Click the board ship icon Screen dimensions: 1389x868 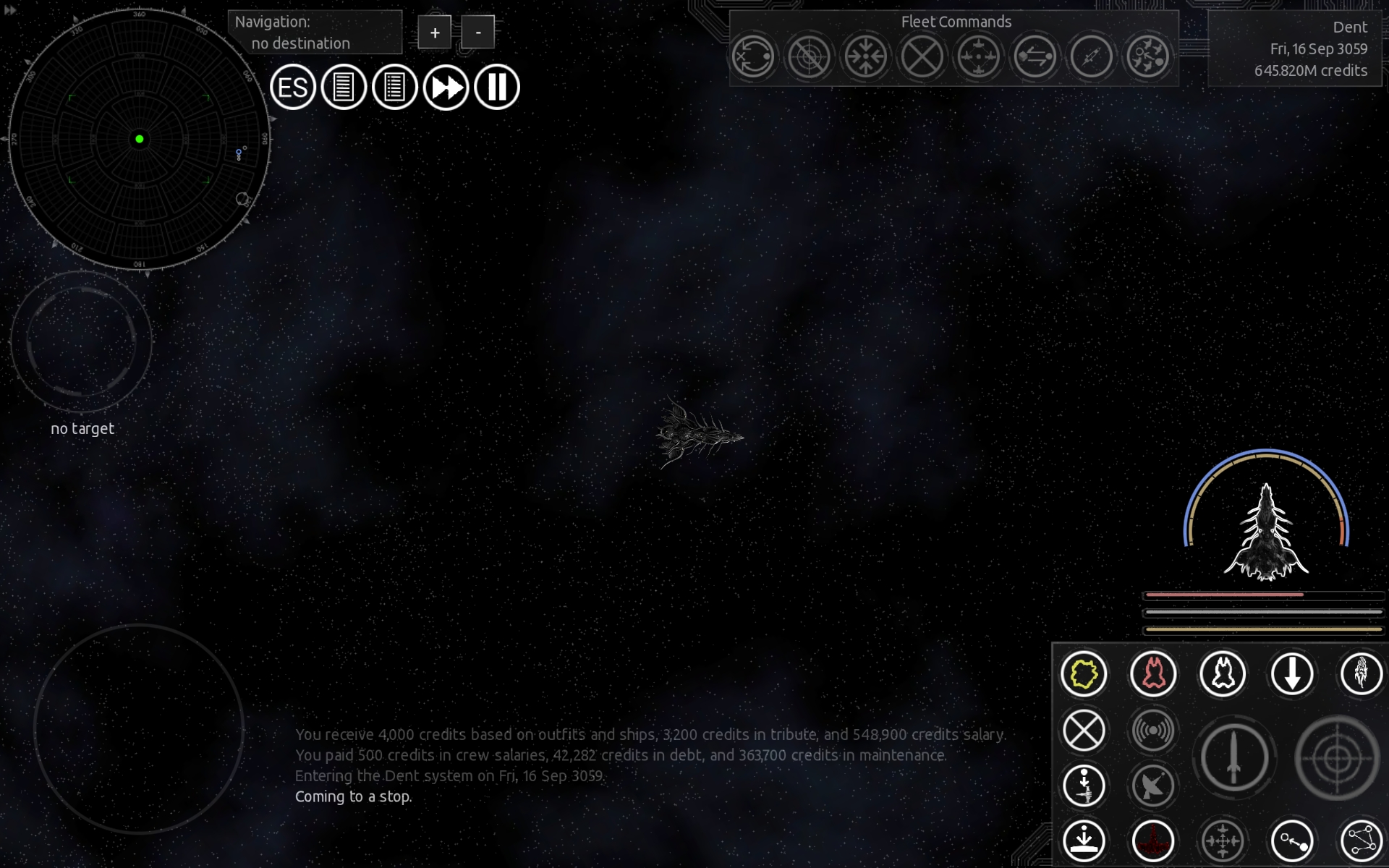(1084, 786)
